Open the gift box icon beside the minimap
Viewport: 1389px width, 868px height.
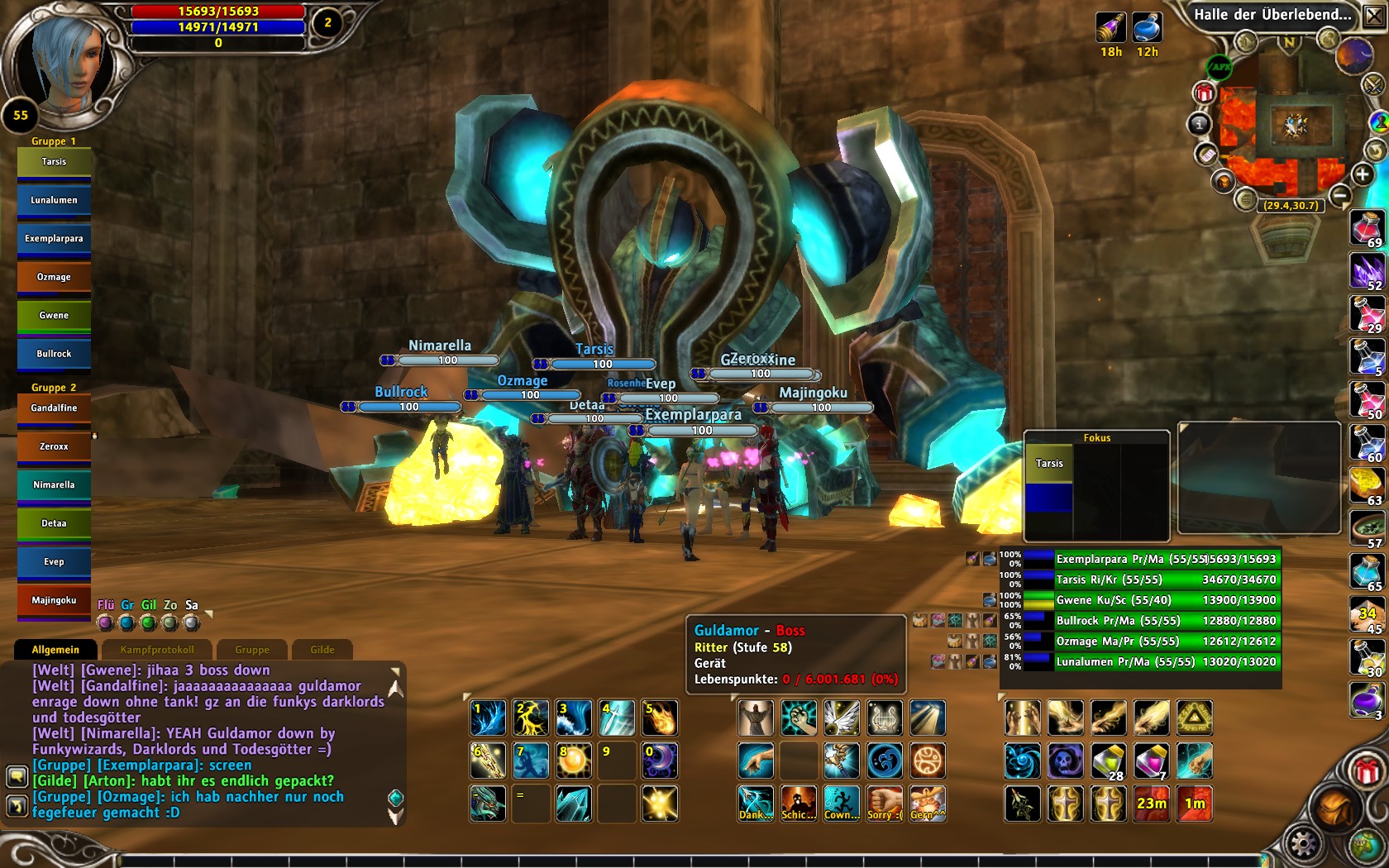click(x=1204, y=93)
